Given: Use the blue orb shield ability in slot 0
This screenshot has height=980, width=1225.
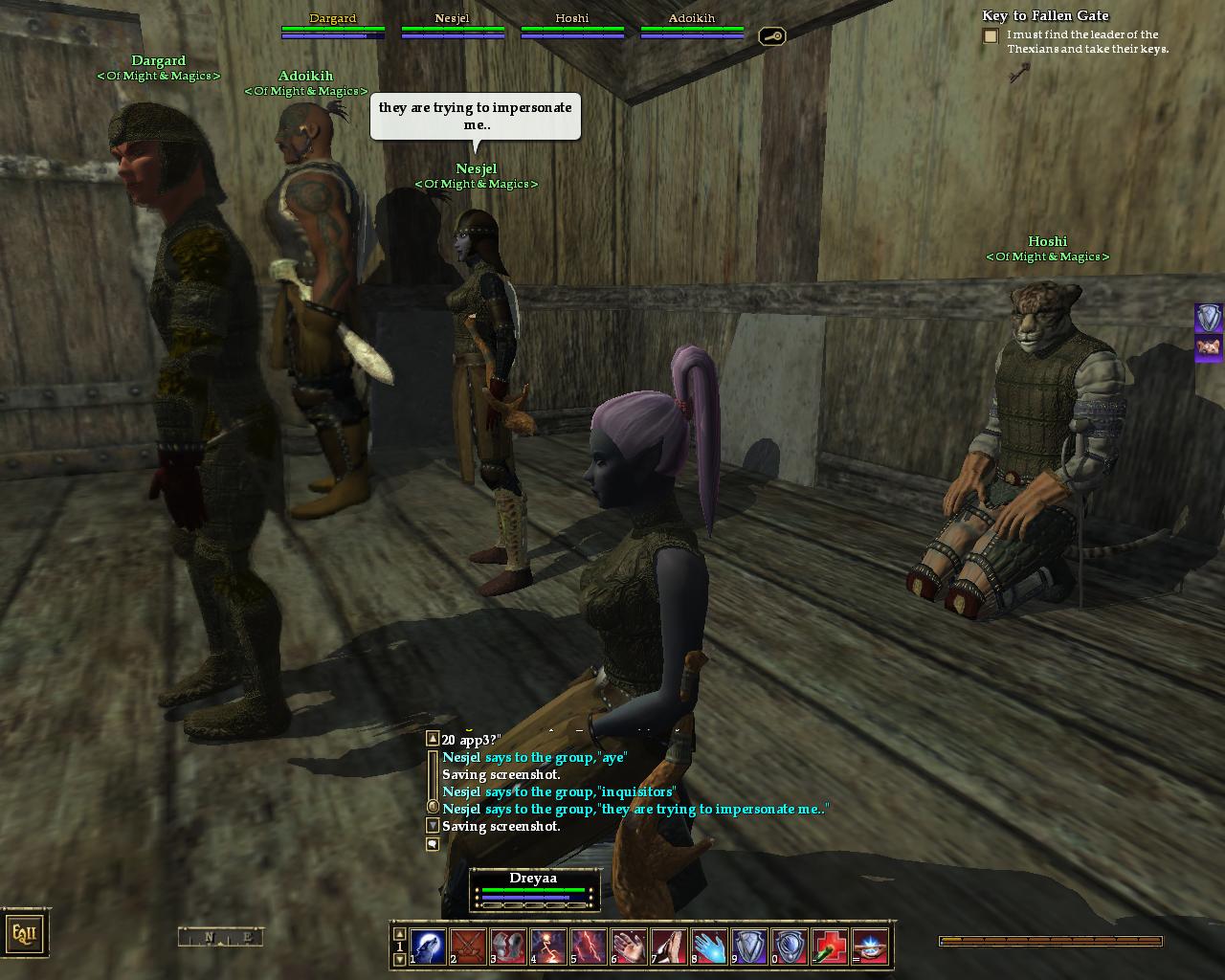Looking at the screenshot, I should 790,947.
